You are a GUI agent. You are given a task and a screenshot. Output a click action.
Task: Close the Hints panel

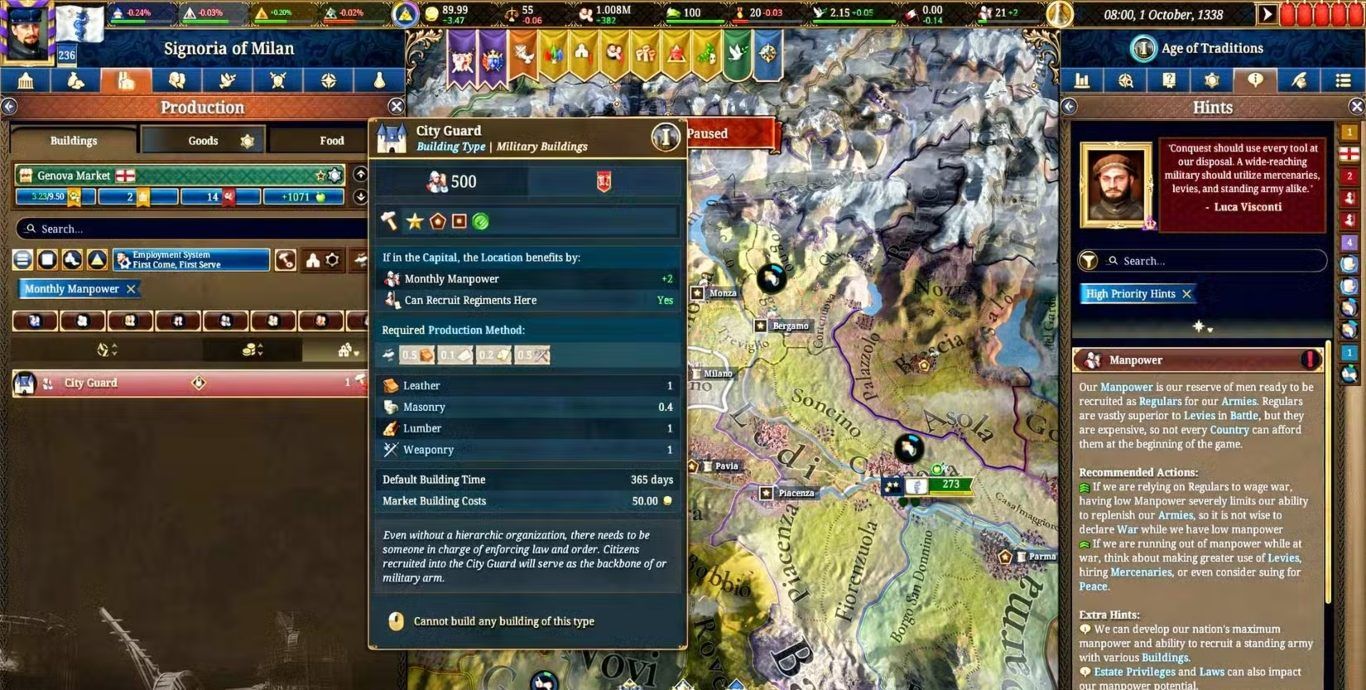pos(1356,107)
